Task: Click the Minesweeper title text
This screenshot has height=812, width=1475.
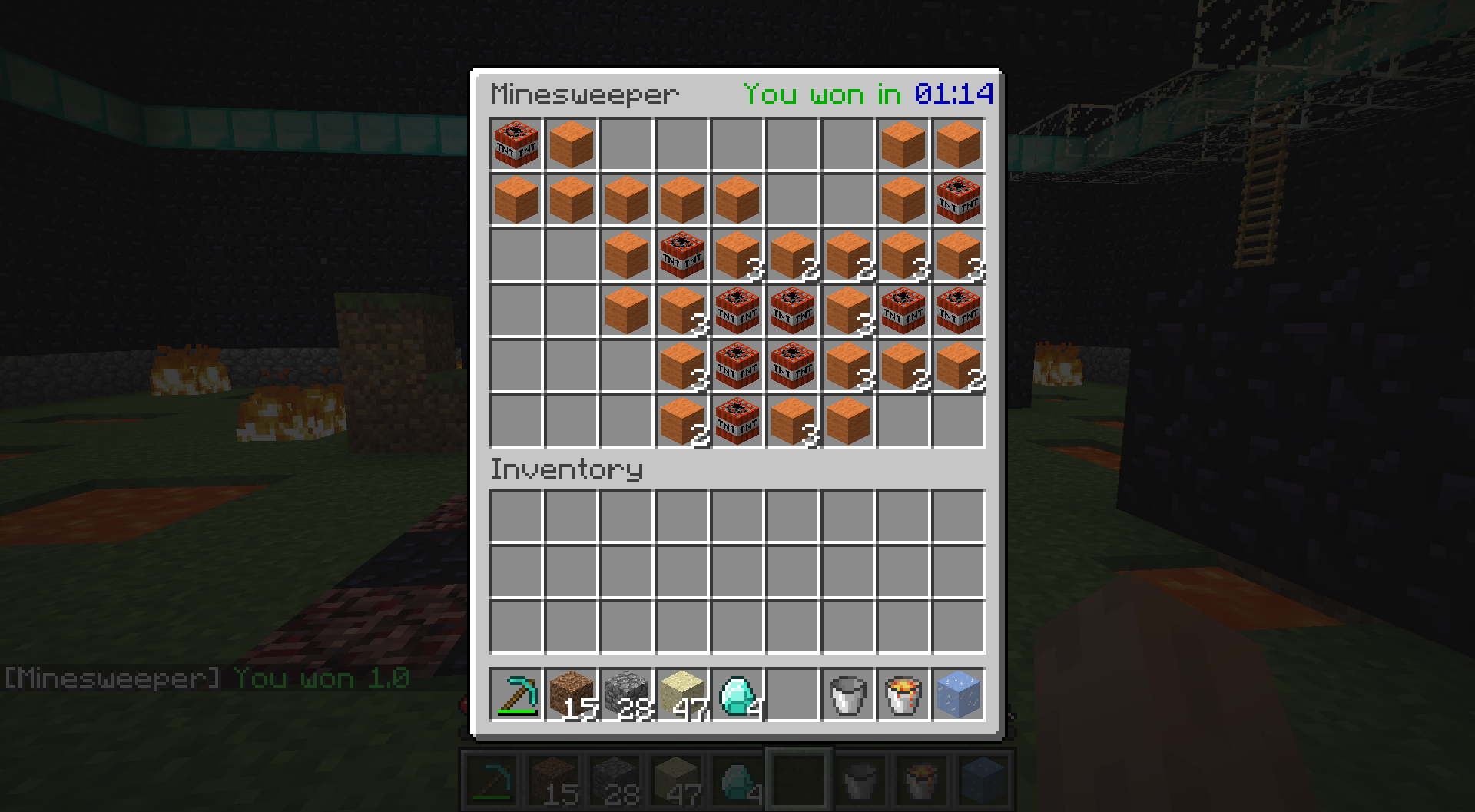Action: click(585, 94)
